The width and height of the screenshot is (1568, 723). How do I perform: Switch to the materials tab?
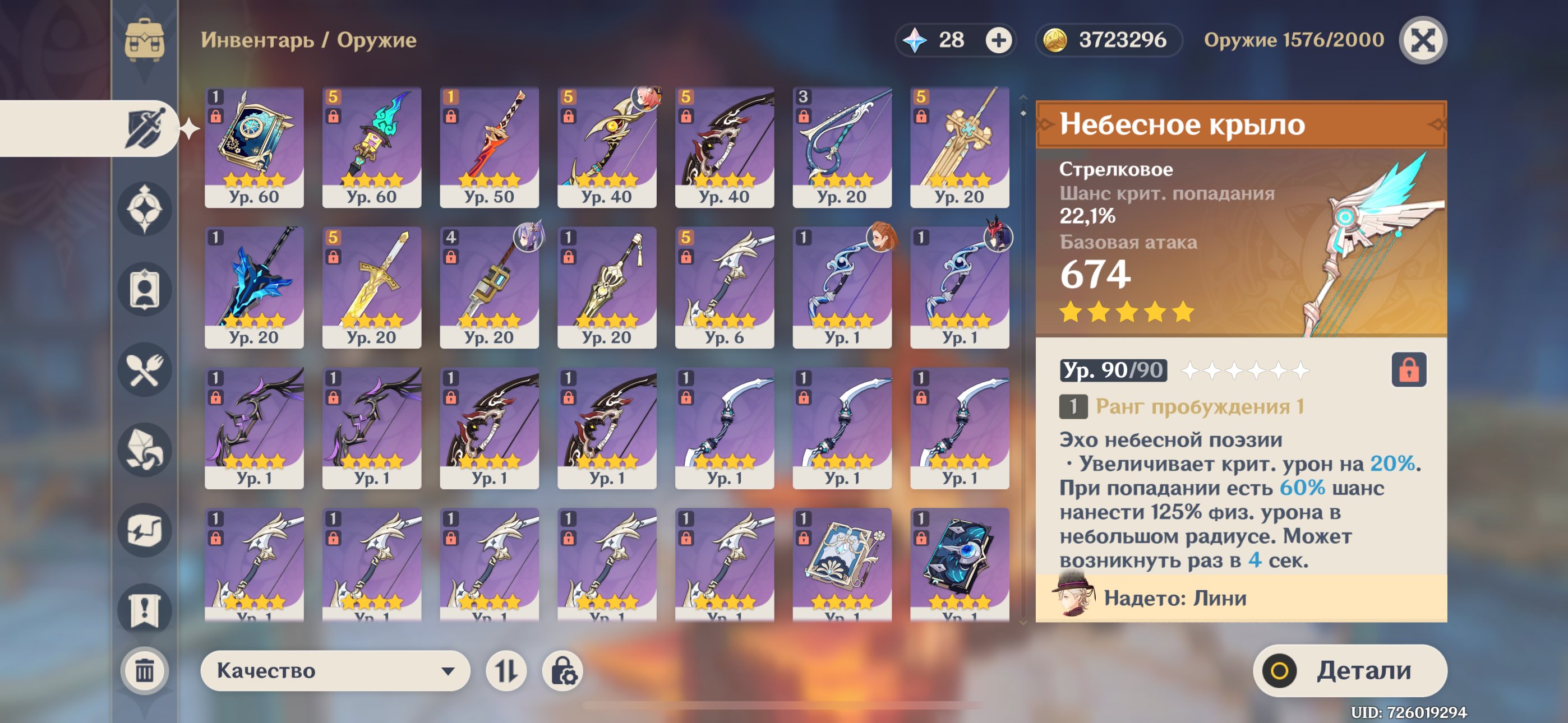pos(144,449)
